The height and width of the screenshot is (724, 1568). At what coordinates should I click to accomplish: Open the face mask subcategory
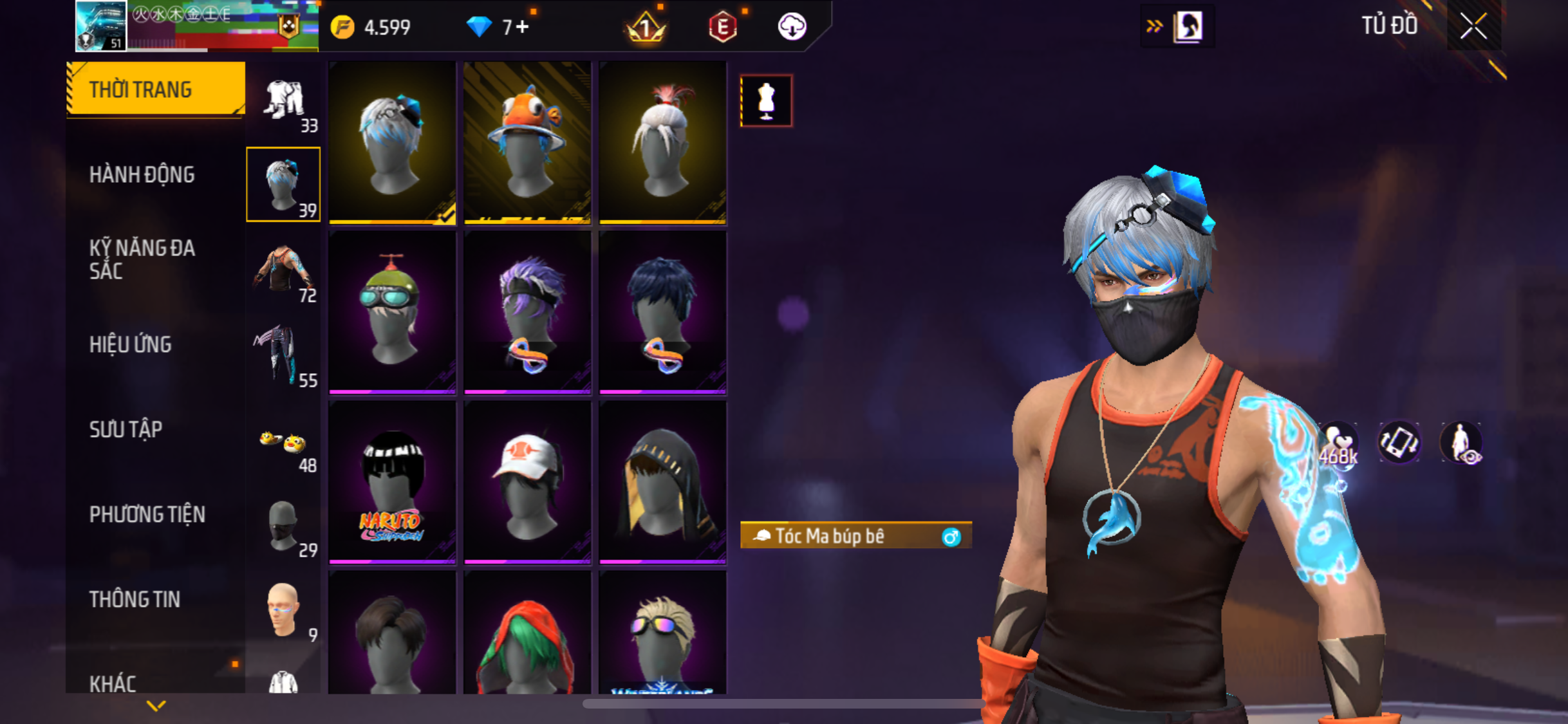[x=283, y=525]
